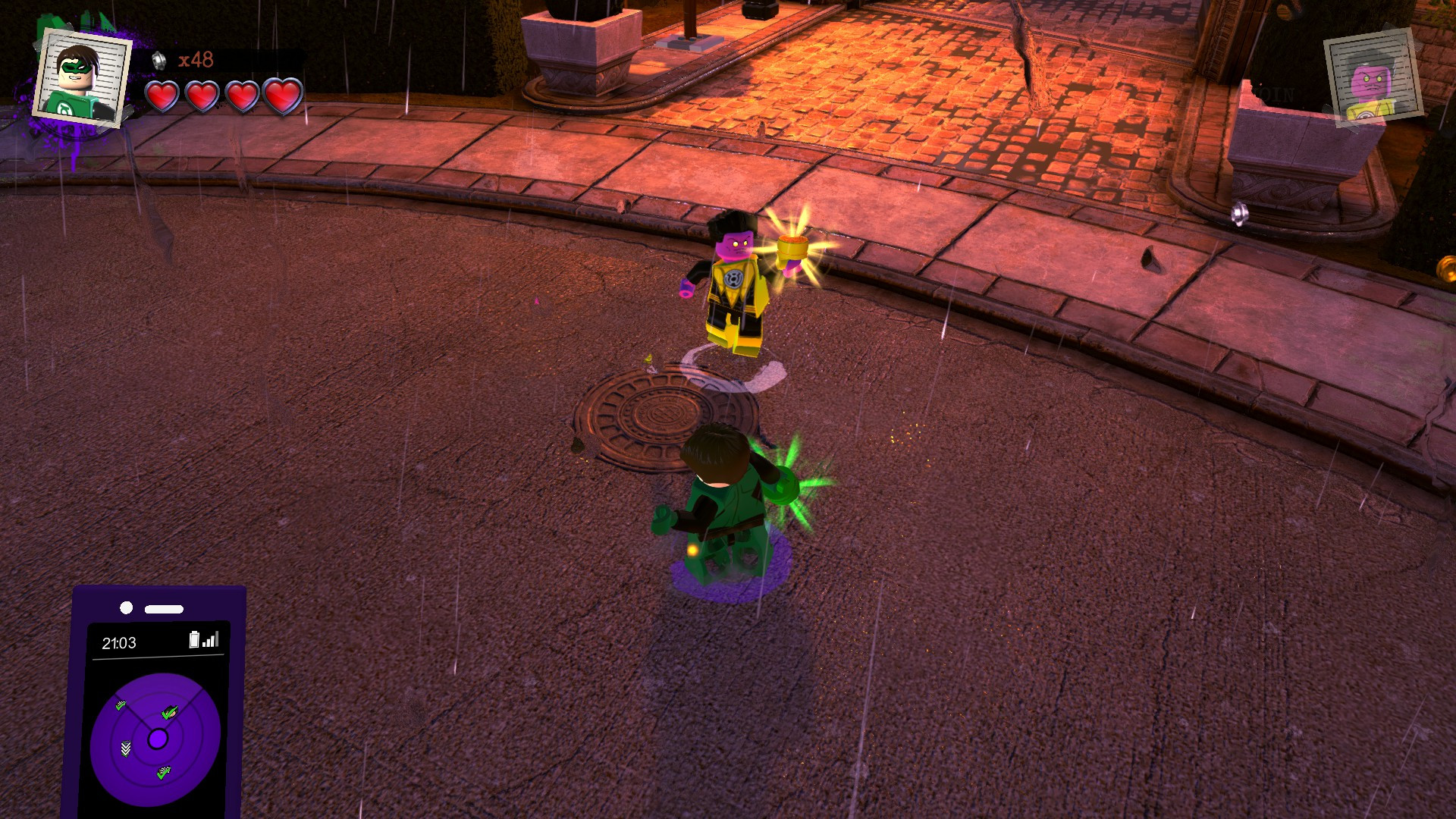Viewport: 1456px width, 819px height.
Task: Click the silver stud on the sidewalk curb
Action: pos(1241,215)
